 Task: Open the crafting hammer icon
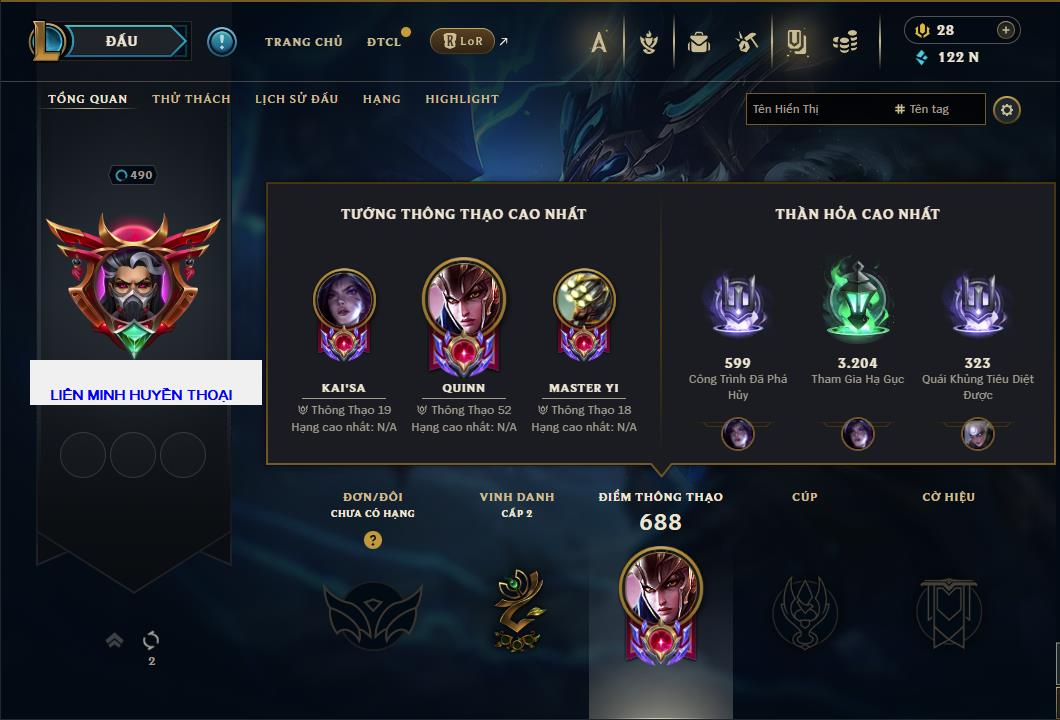pyautogui.click(x=747, y=42)
